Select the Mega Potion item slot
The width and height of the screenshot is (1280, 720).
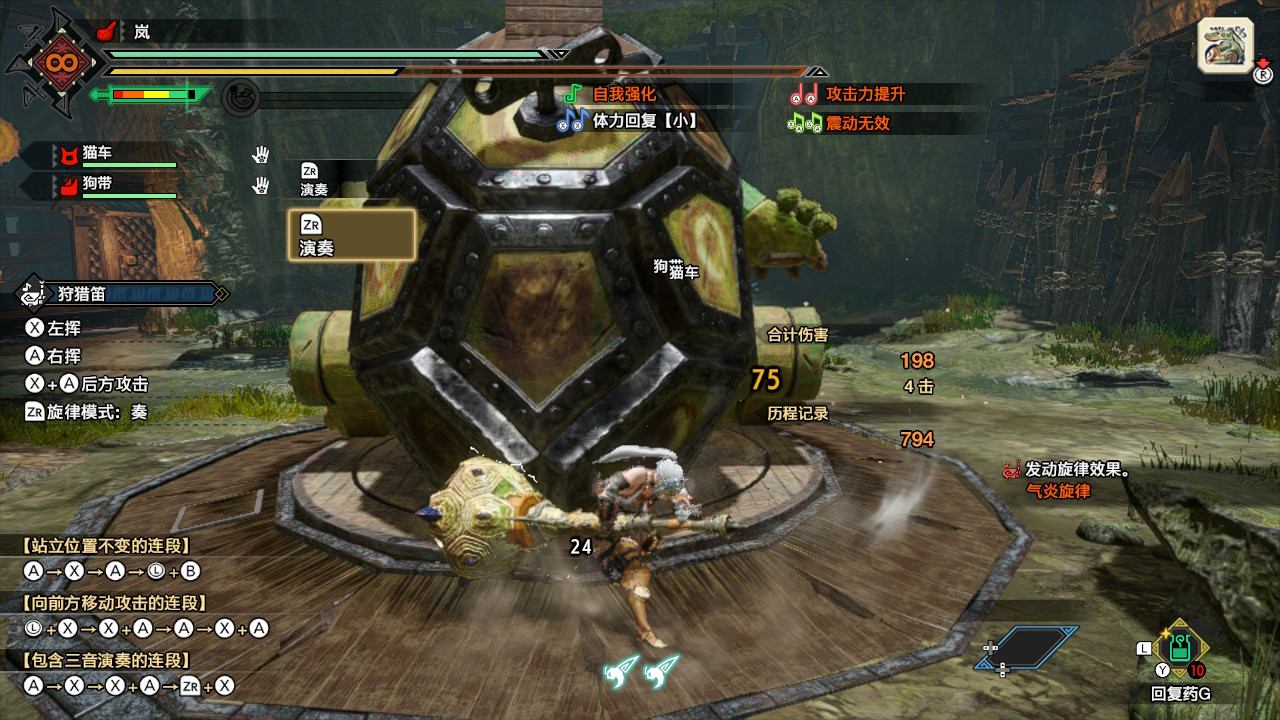(x=1181, y=648)
